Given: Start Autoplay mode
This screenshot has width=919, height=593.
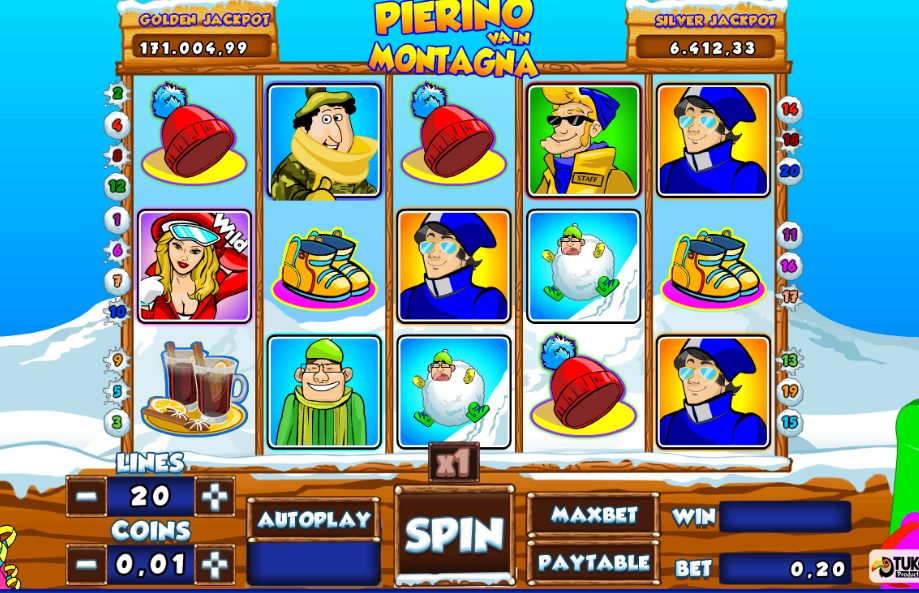Looking at the screenshot, I should [313, 519].
